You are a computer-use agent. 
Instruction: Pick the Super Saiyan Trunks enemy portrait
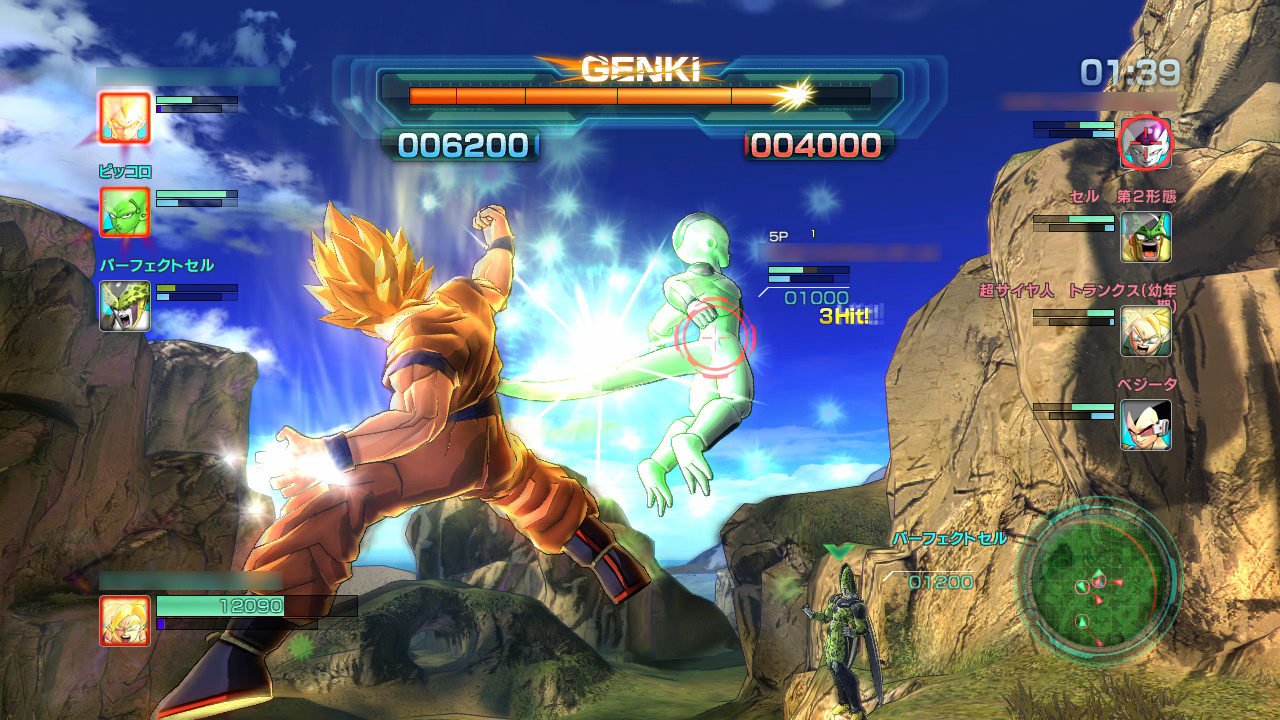[x=1145, y=331]
